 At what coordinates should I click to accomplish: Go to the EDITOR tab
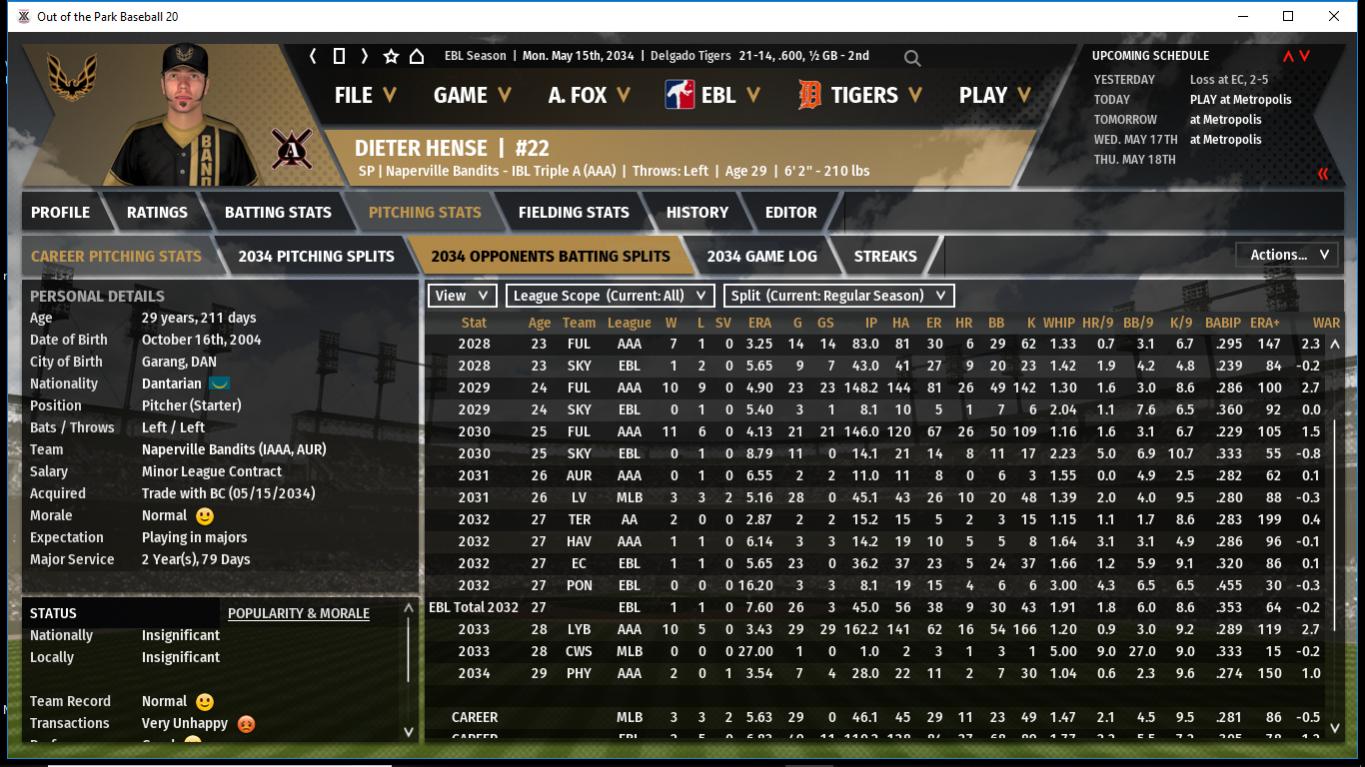tap(791, 212)
